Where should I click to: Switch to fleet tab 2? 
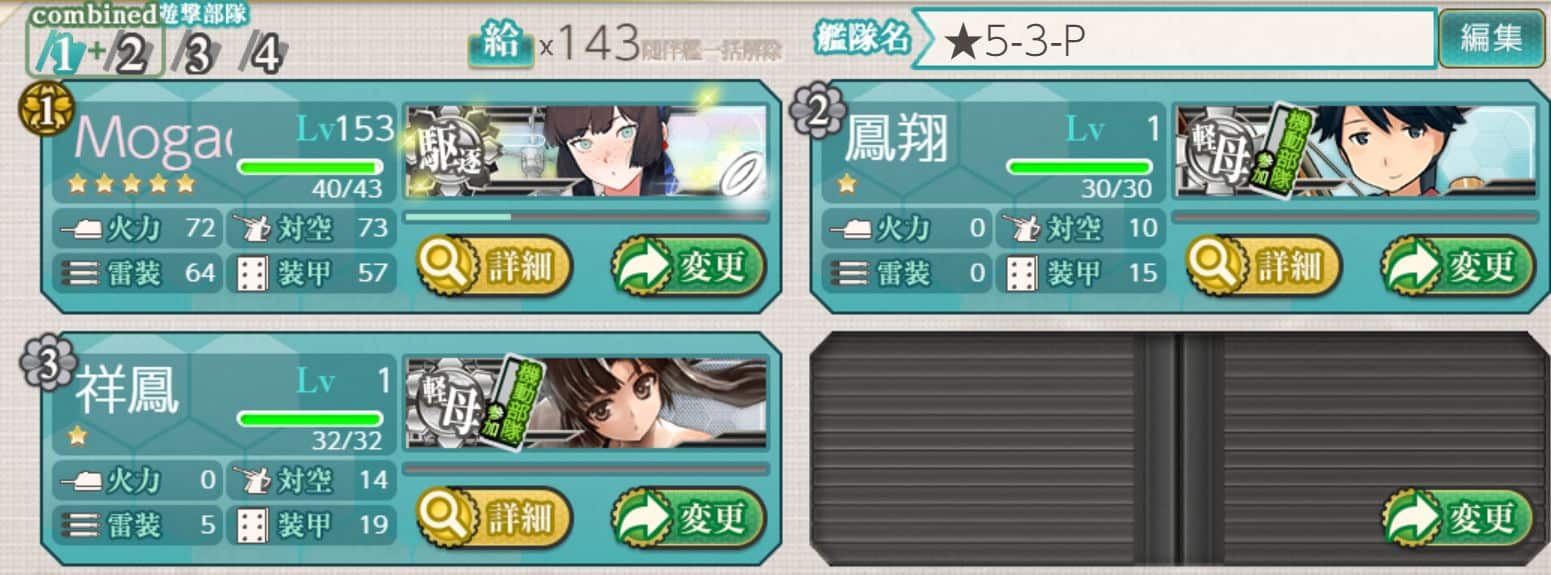(130, 57)
